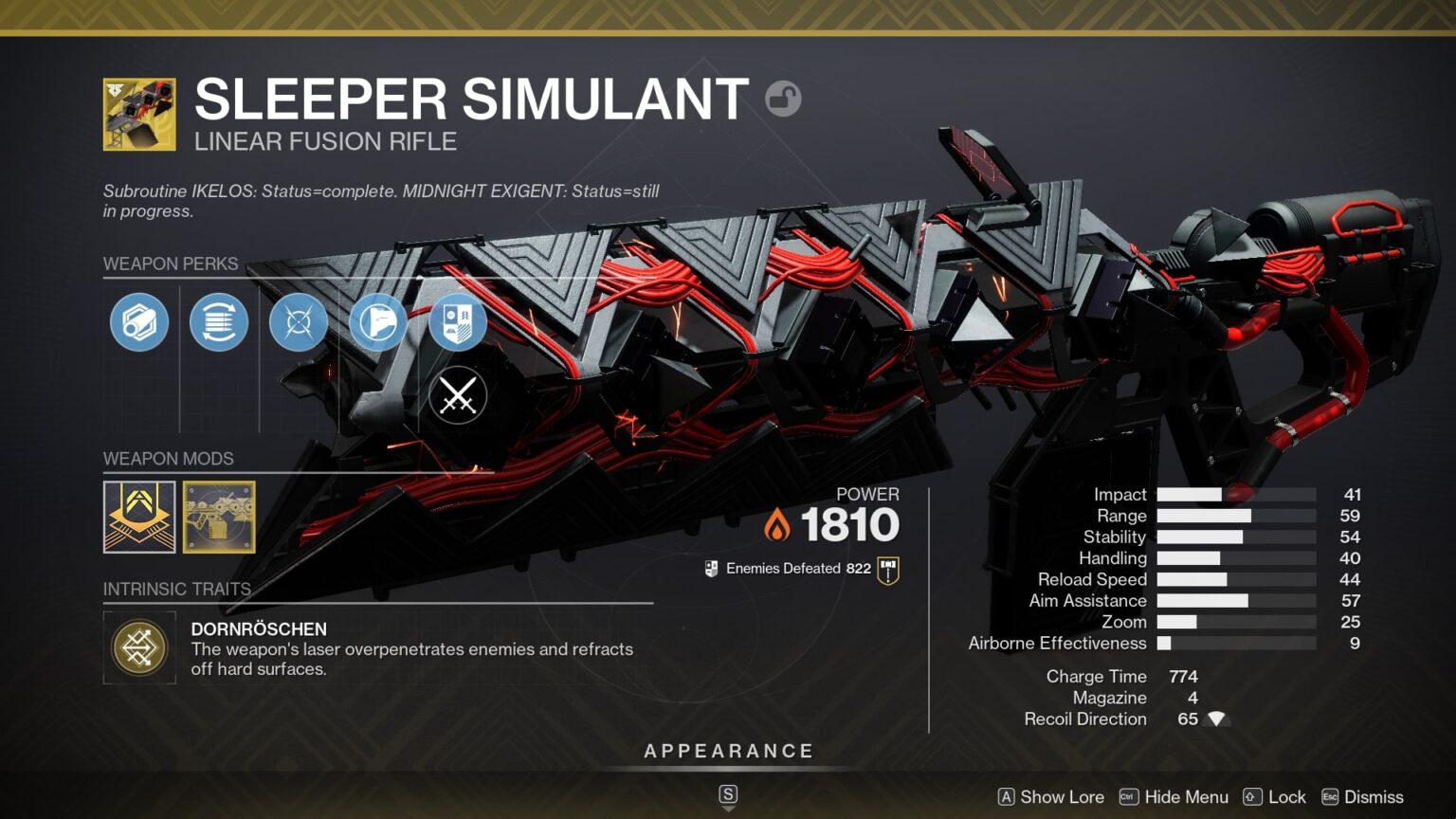Select the magazine perk with arrow coils

[219, 322]
